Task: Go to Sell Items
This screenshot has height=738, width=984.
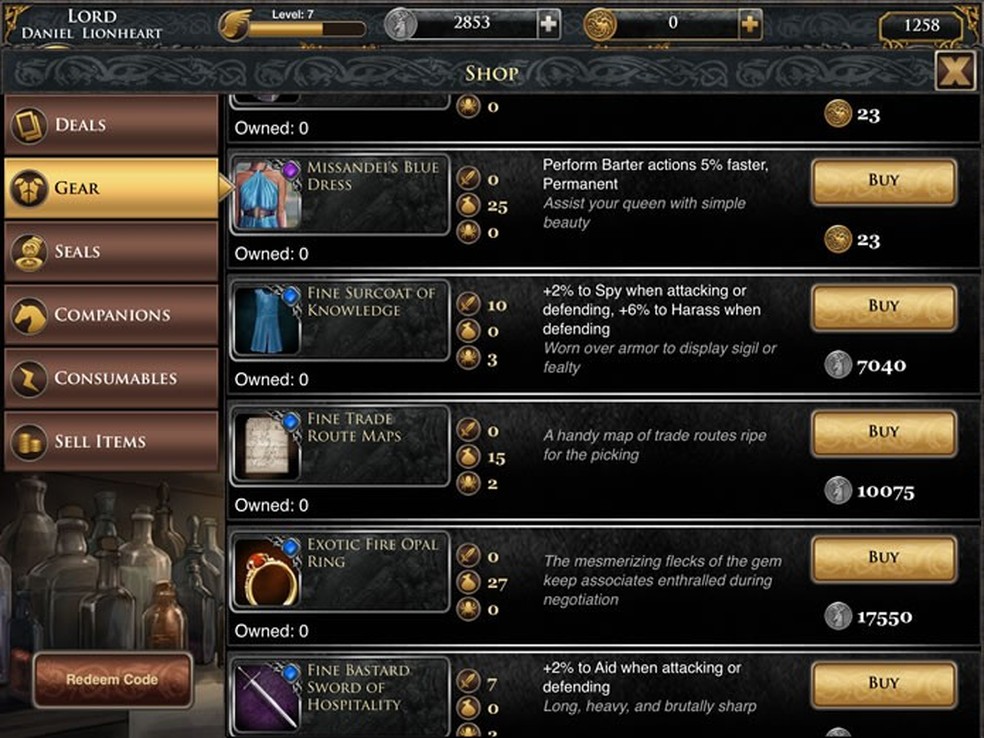Action: 111,441
